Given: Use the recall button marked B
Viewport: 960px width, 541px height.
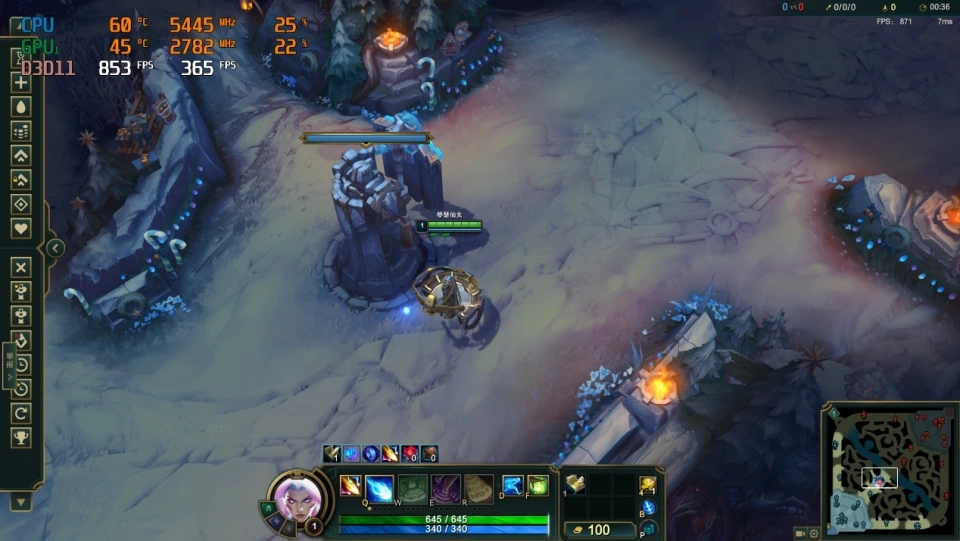Looking at the screenshot, I should click(x=647, y=508).
